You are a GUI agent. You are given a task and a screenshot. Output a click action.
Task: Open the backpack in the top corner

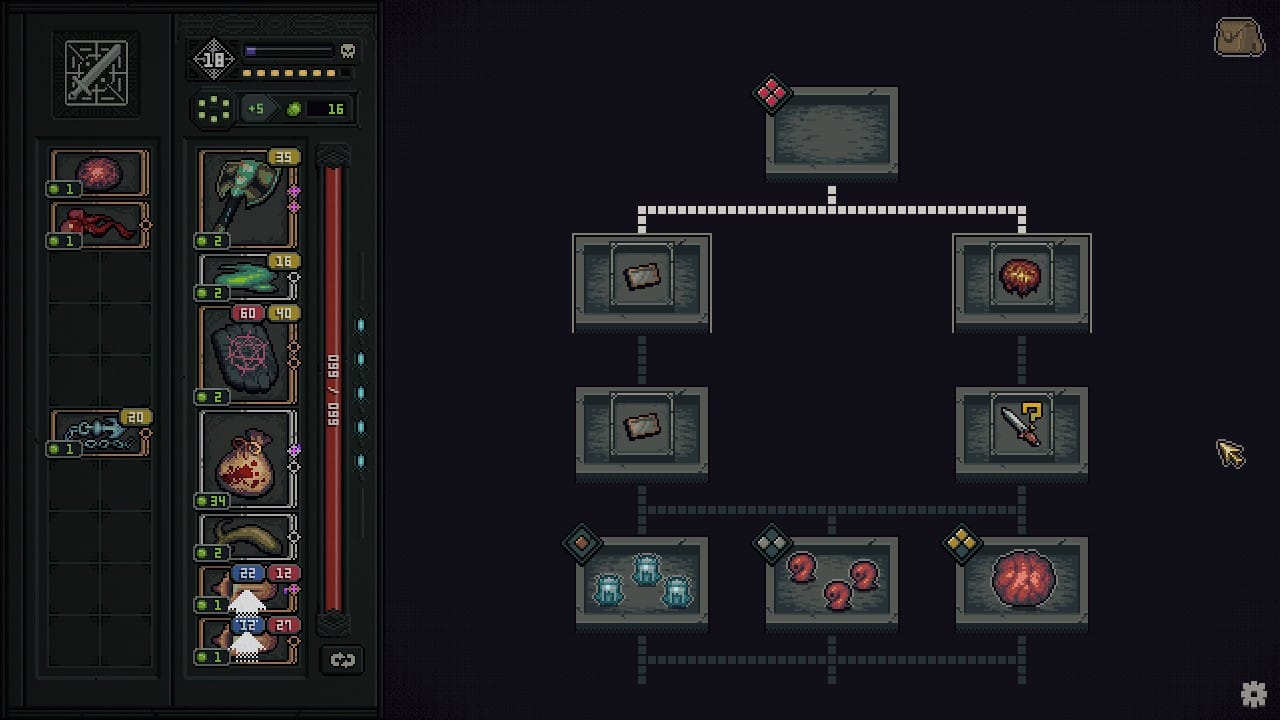tap(1239, 38)
